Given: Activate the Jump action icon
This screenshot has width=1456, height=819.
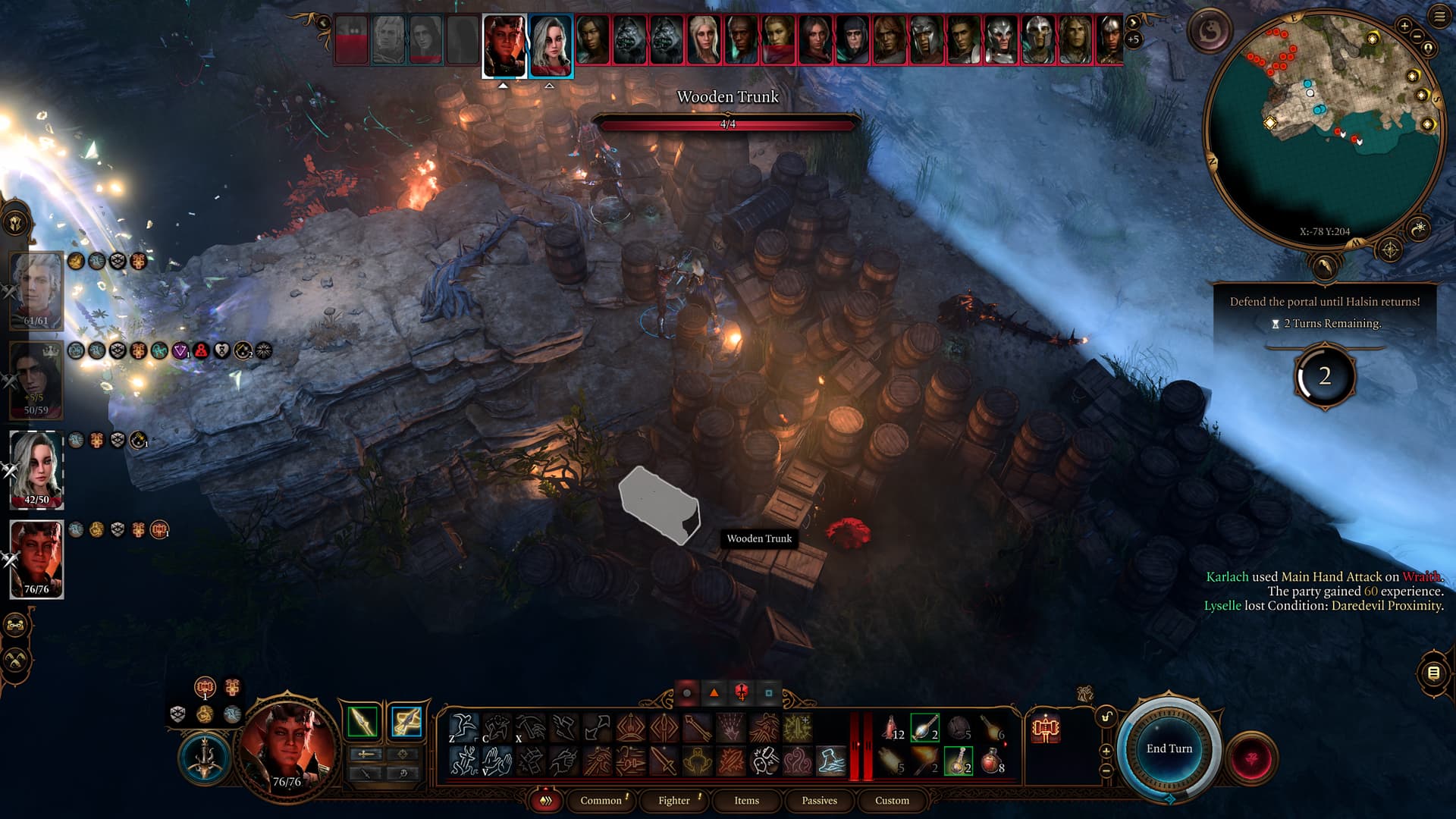Looking at the screenshot, I should tap(463, 726).
